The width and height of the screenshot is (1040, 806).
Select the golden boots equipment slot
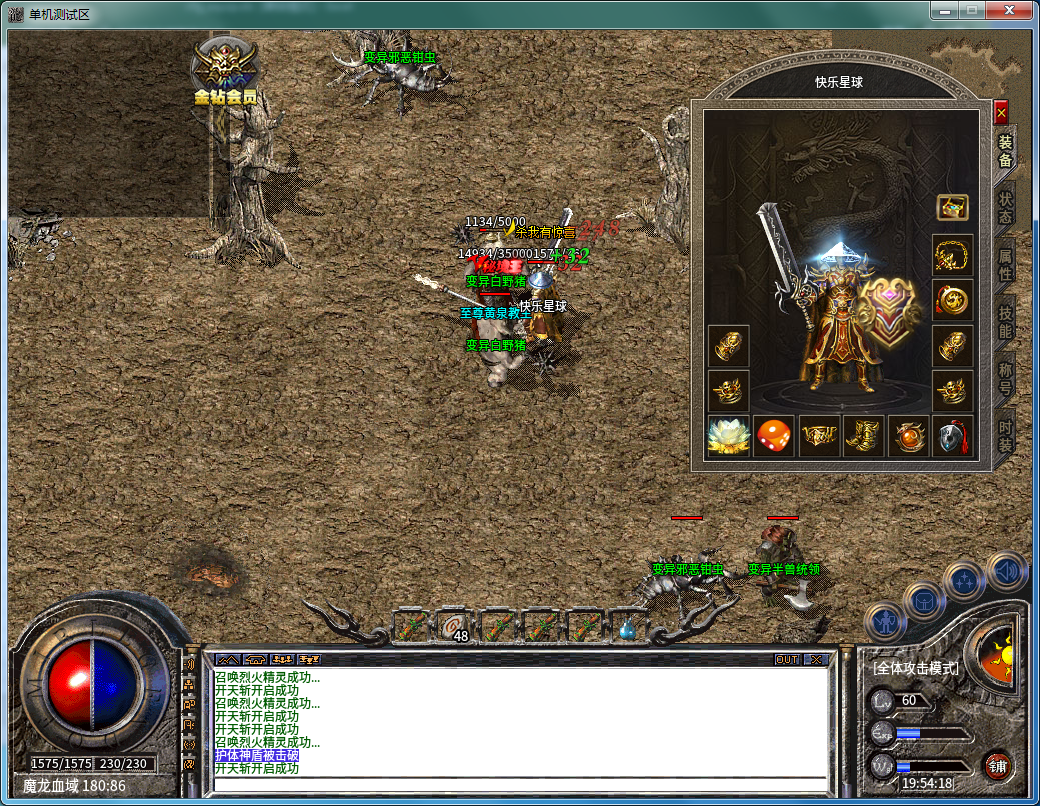pyautogui.click(x=863, y=437)
